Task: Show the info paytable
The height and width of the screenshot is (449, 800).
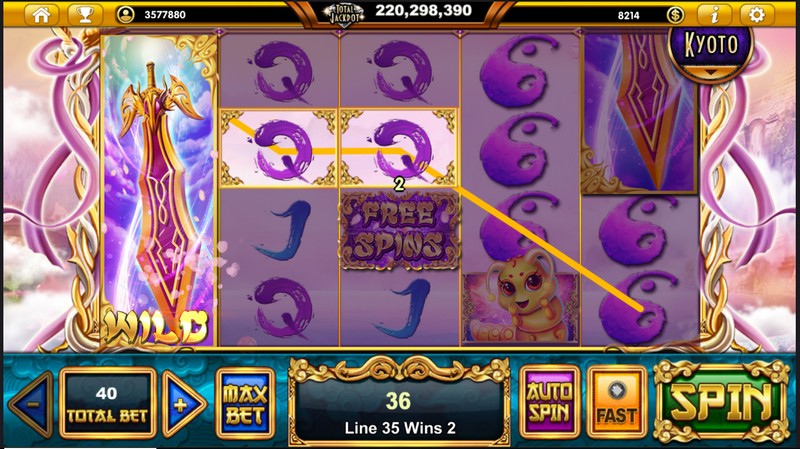Action: (714, 14)
